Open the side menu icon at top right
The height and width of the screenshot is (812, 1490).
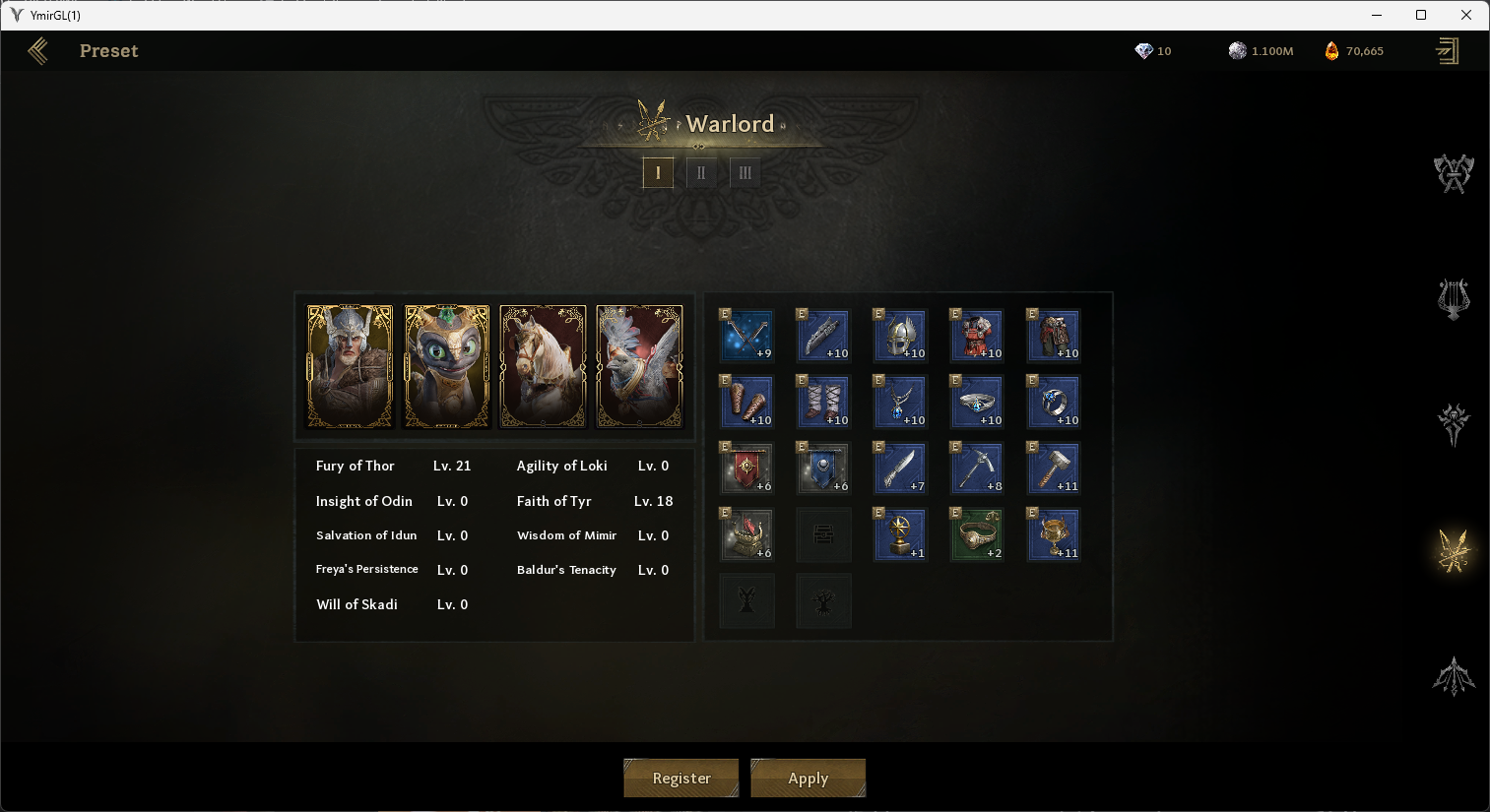point(1447,51)
